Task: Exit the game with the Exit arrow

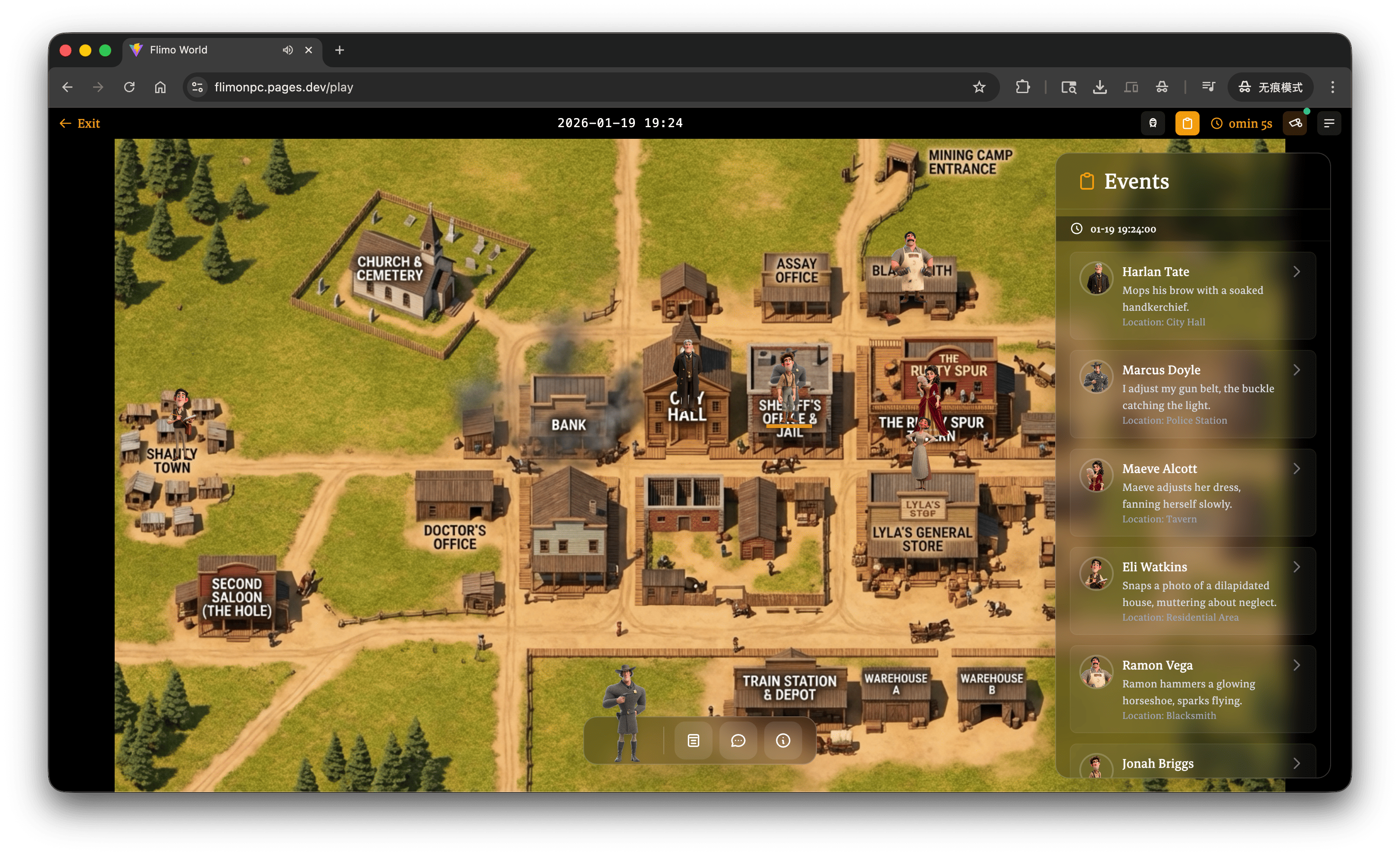Action: click(x=80, y=123)
